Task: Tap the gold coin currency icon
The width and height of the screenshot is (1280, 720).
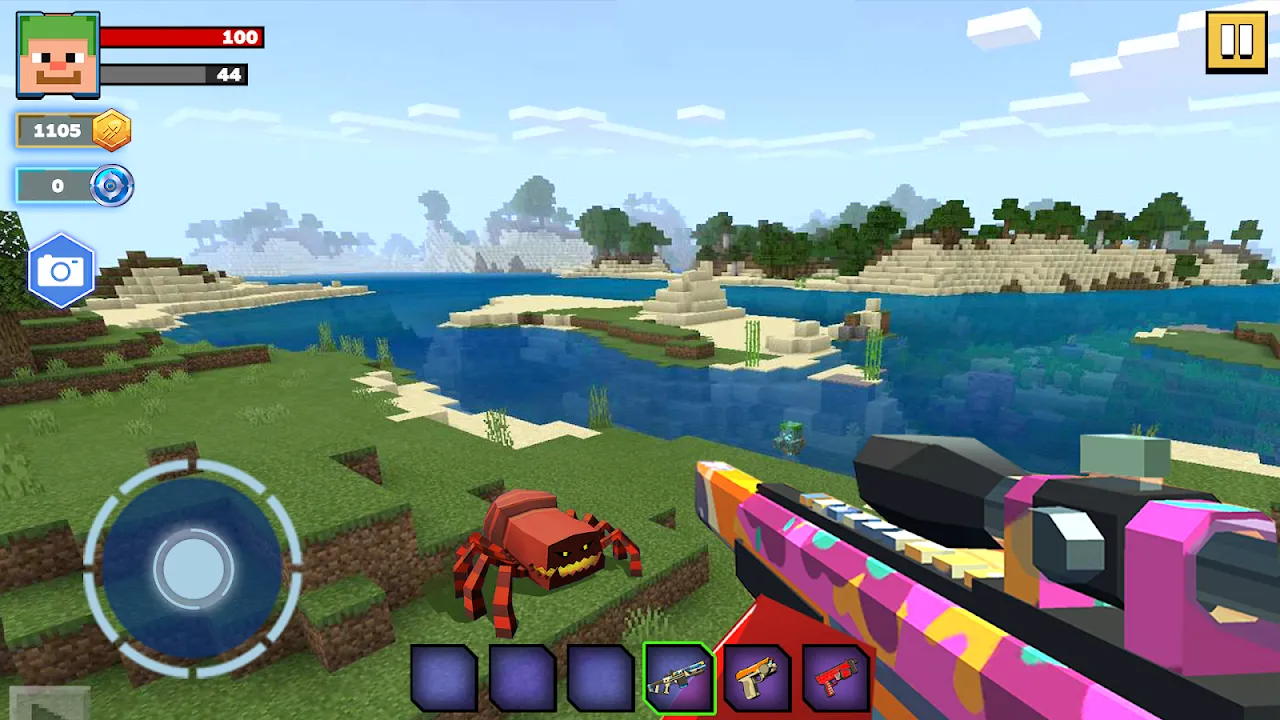Action: click(x=108, y=129)
